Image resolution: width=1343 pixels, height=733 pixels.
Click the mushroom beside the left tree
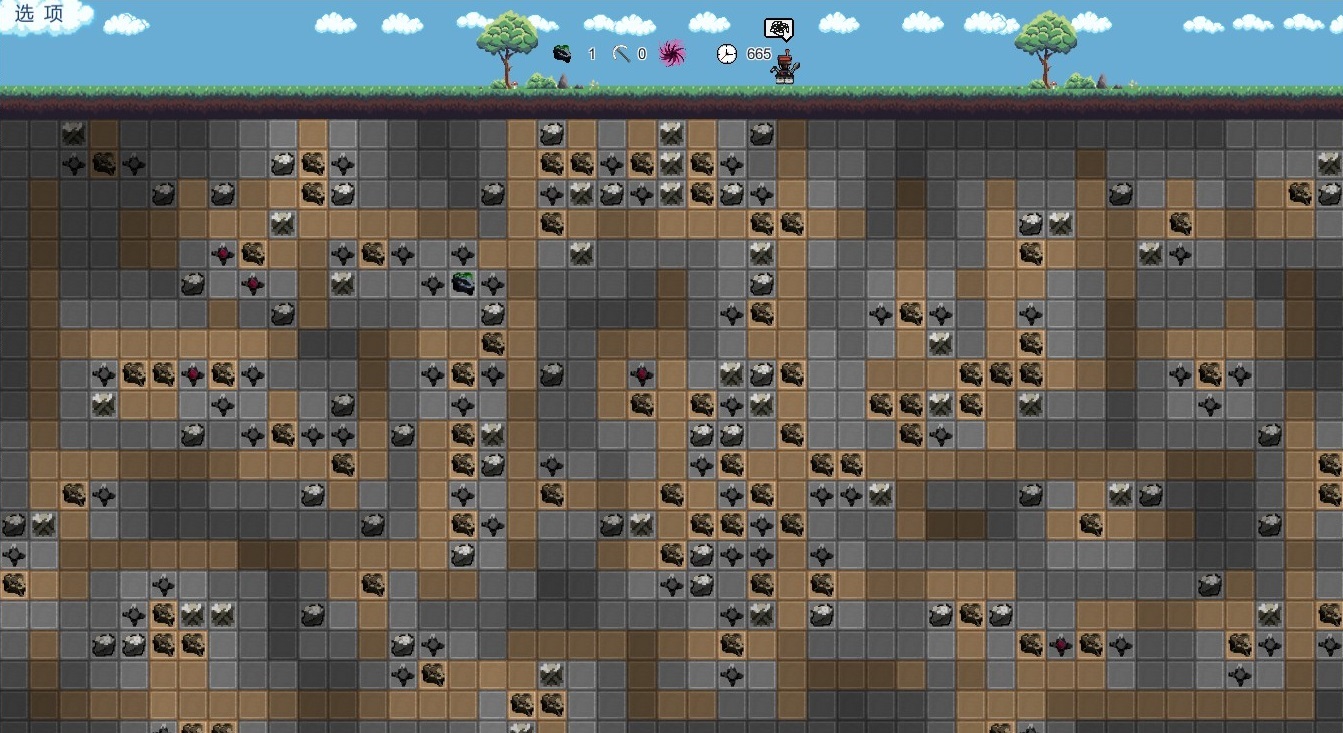514,84
